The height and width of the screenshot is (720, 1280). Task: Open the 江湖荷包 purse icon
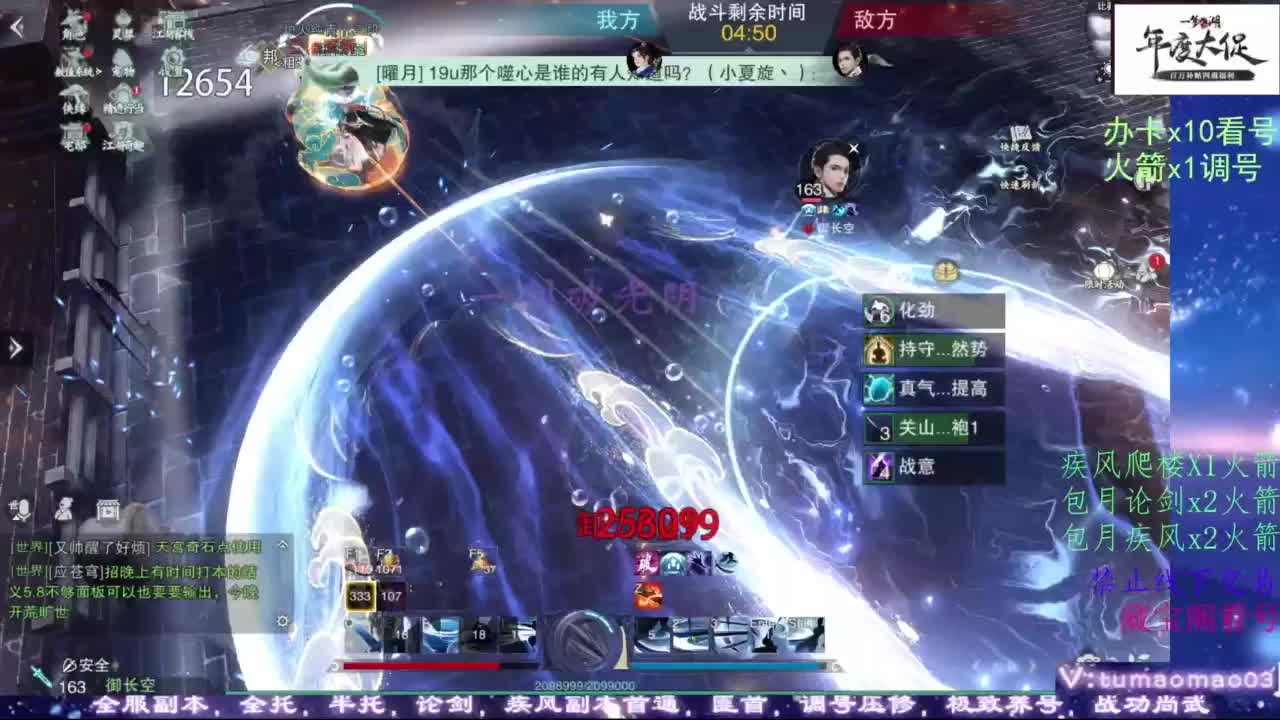[x=122, y=132]
